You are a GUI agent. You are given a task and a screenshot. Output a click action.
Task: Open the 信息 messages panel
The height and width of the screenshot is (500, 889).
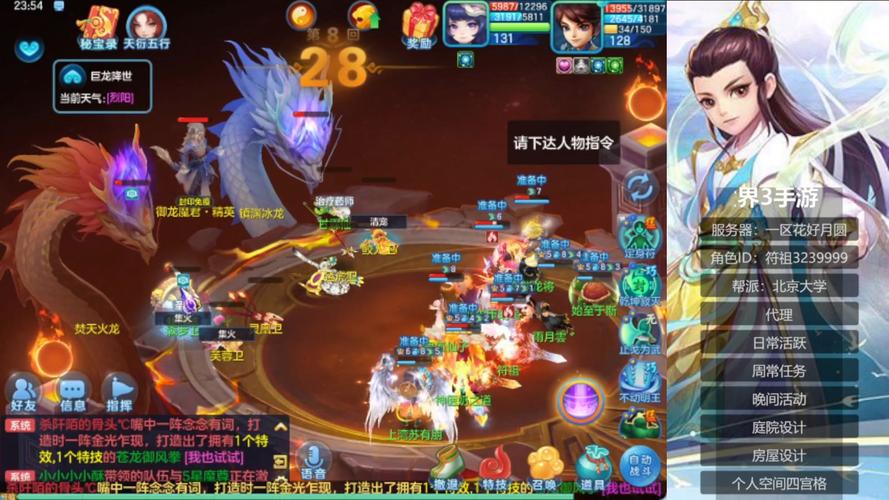73,391
